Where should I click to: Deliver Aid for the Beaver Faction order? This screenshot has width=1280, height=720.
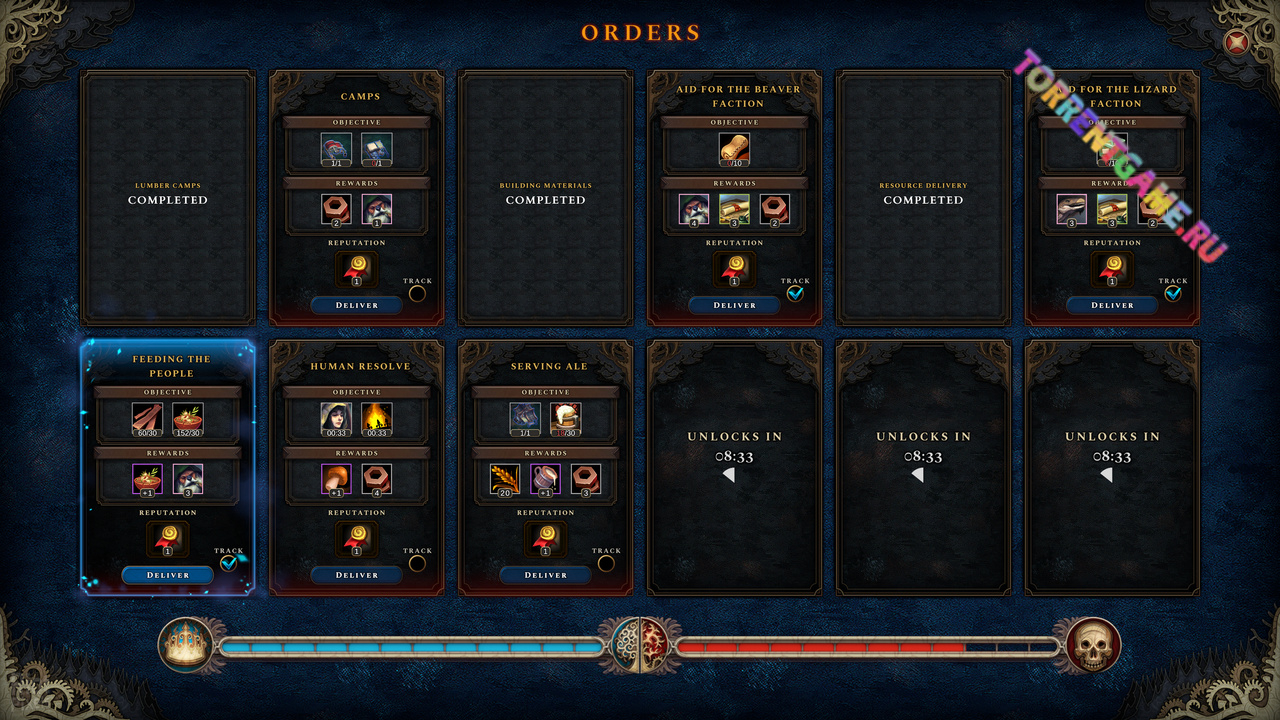[734, 305]
